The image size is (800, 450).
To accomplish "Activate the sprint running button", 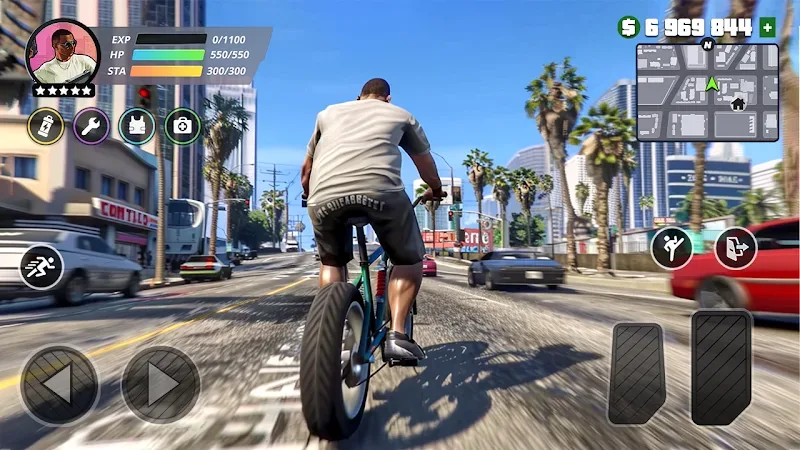I will pos(42,267).
